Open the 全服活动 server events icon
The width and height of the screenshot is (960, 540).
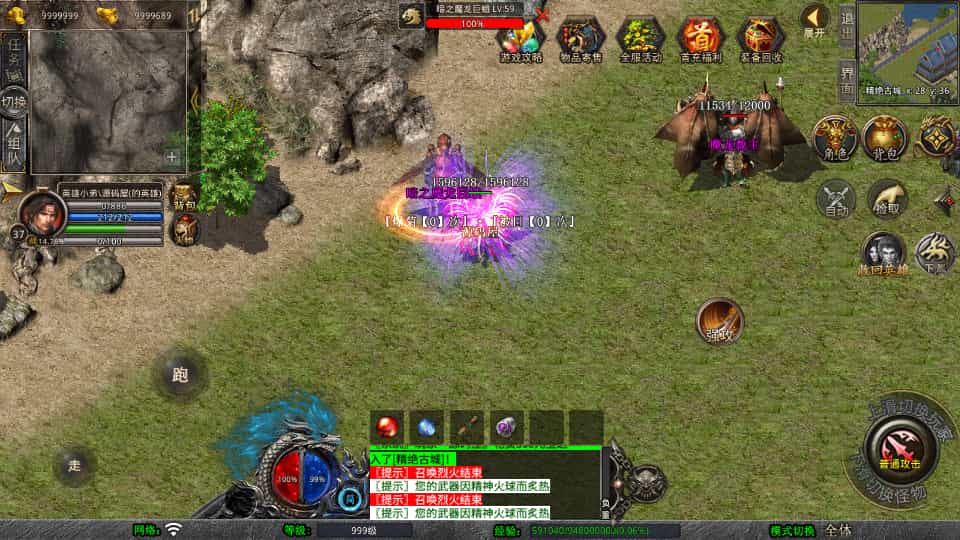pos(641,40)
